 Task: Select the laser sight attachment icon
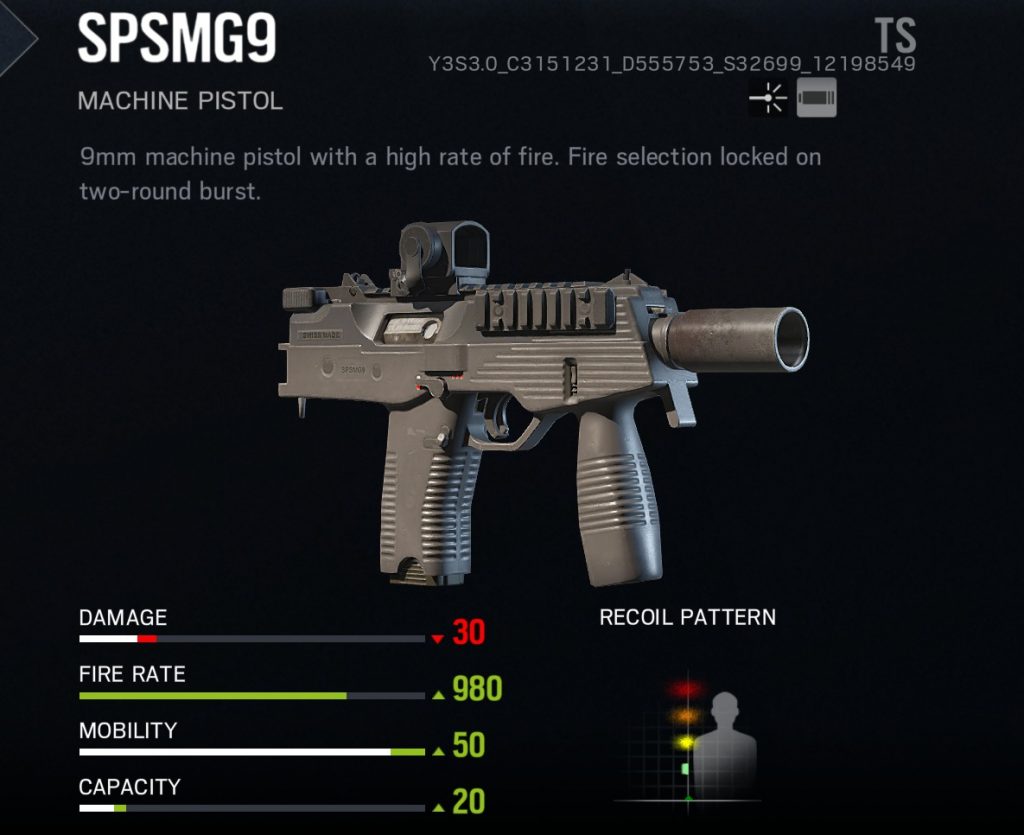[x=768, y=99]
